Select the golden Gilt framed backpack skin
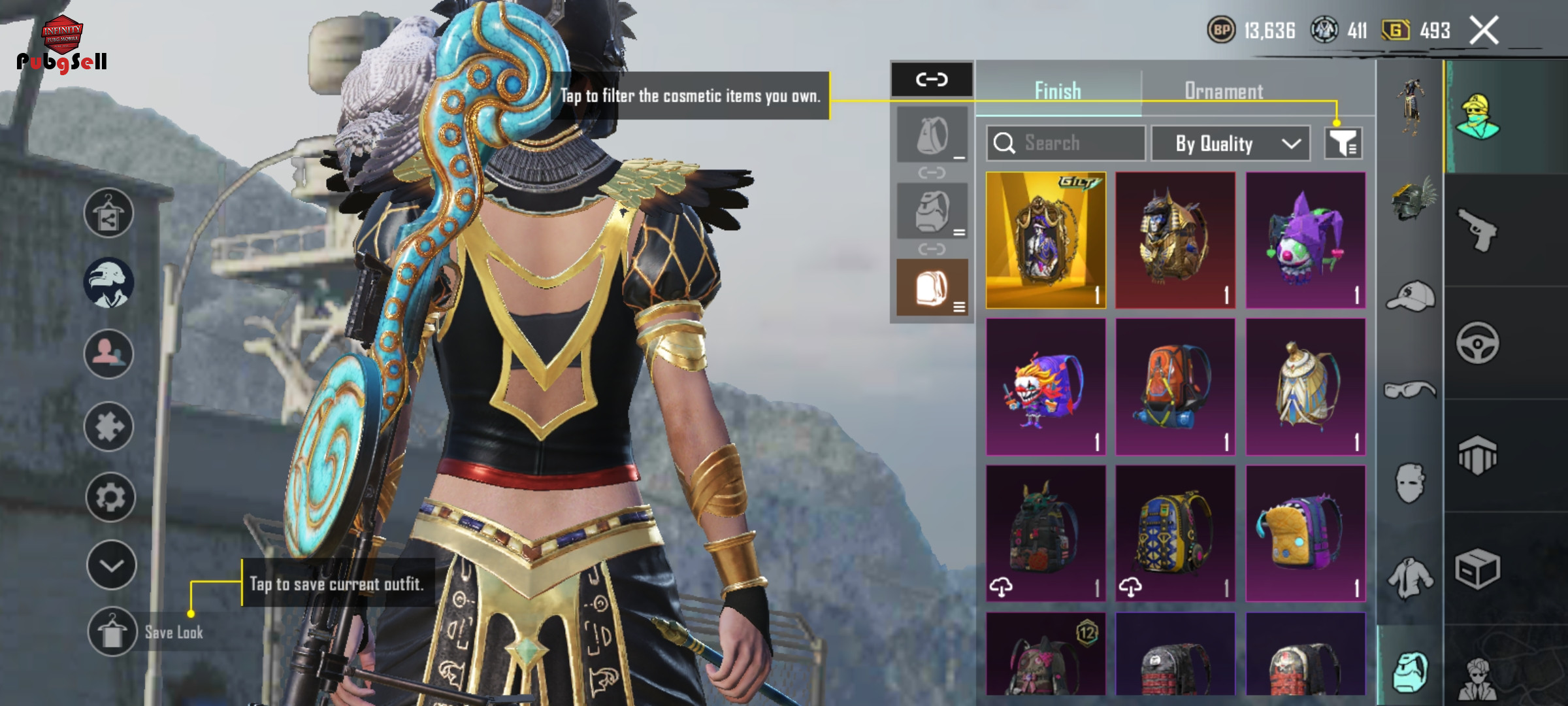The image size is (1568, 706). 1045,240
